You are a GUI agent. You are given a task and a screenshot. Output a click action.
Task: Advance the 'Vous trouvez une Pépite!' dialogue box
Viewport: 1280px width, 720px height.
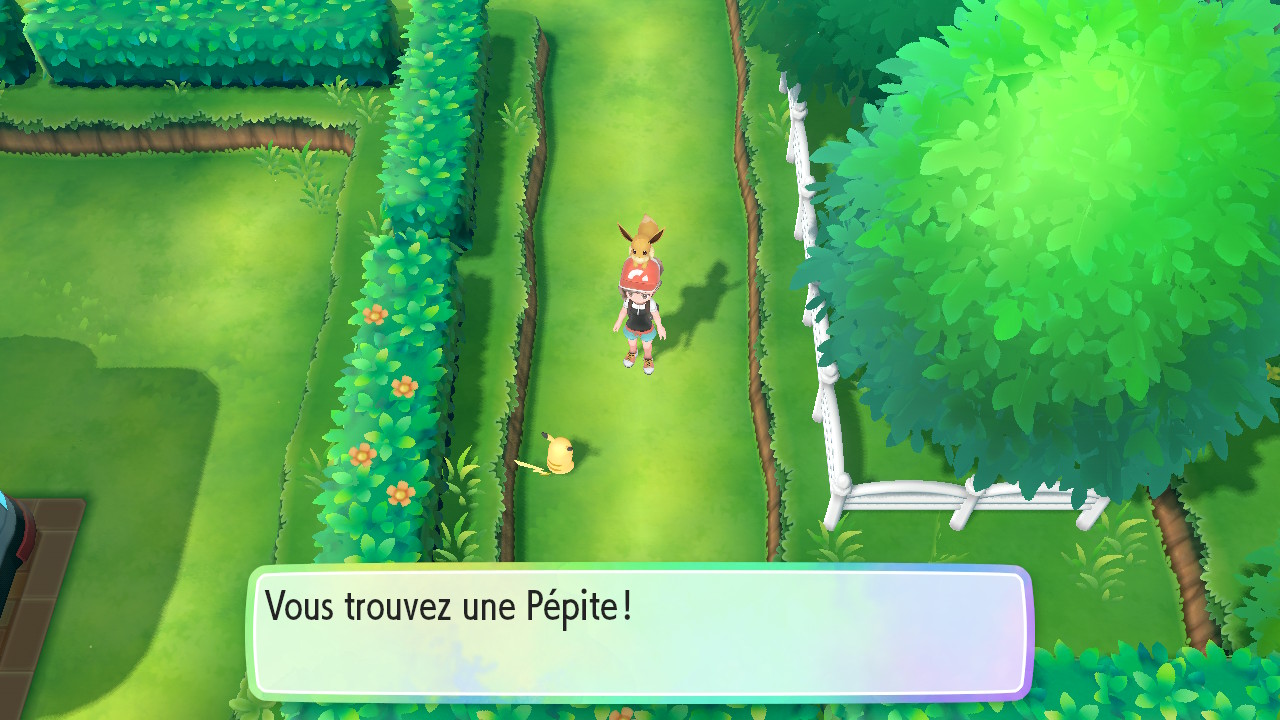pyautogui.click(x=640, y=632)
